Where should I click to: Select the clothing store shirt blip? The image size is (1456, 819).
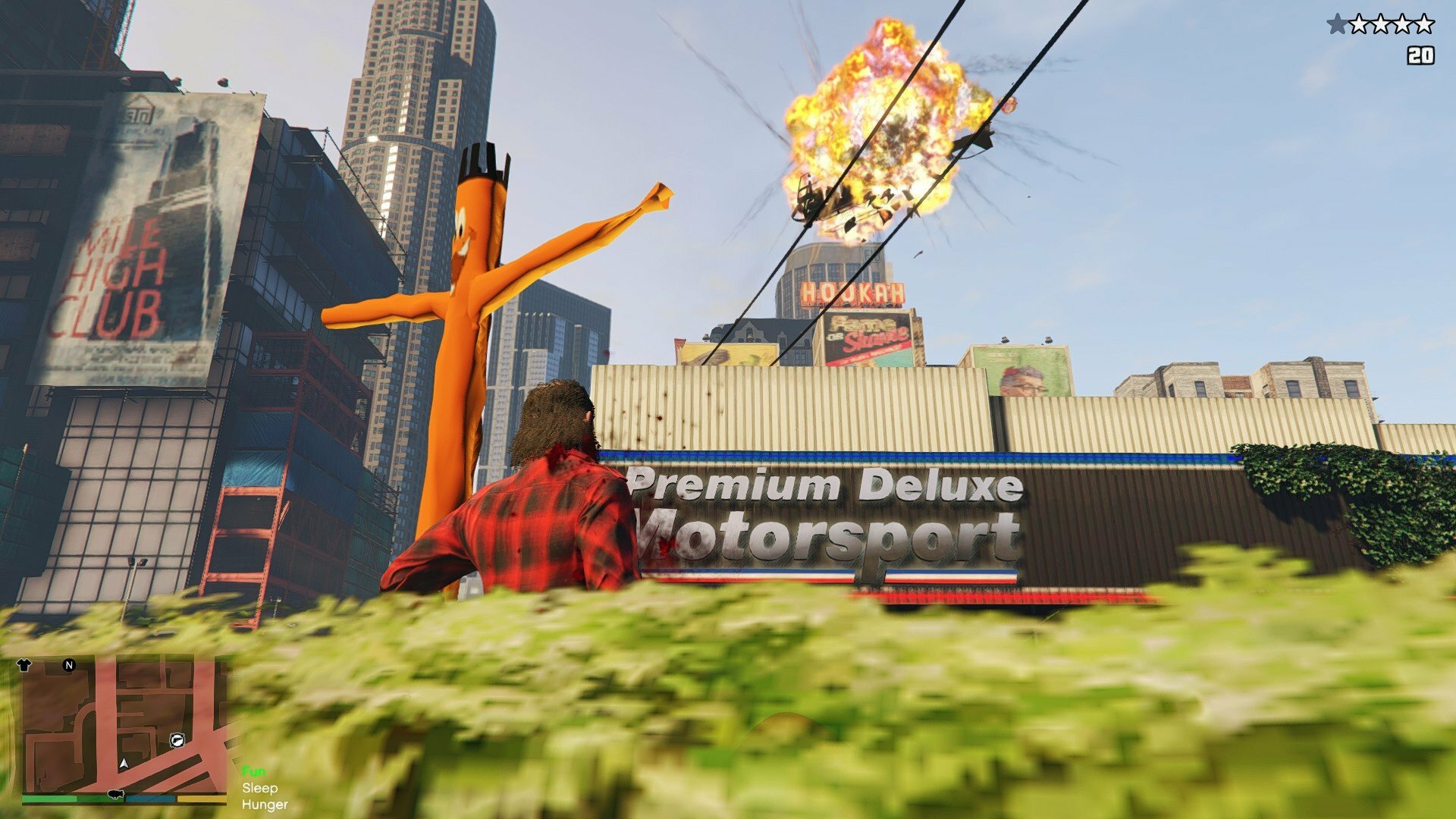[x=24, y=665]
